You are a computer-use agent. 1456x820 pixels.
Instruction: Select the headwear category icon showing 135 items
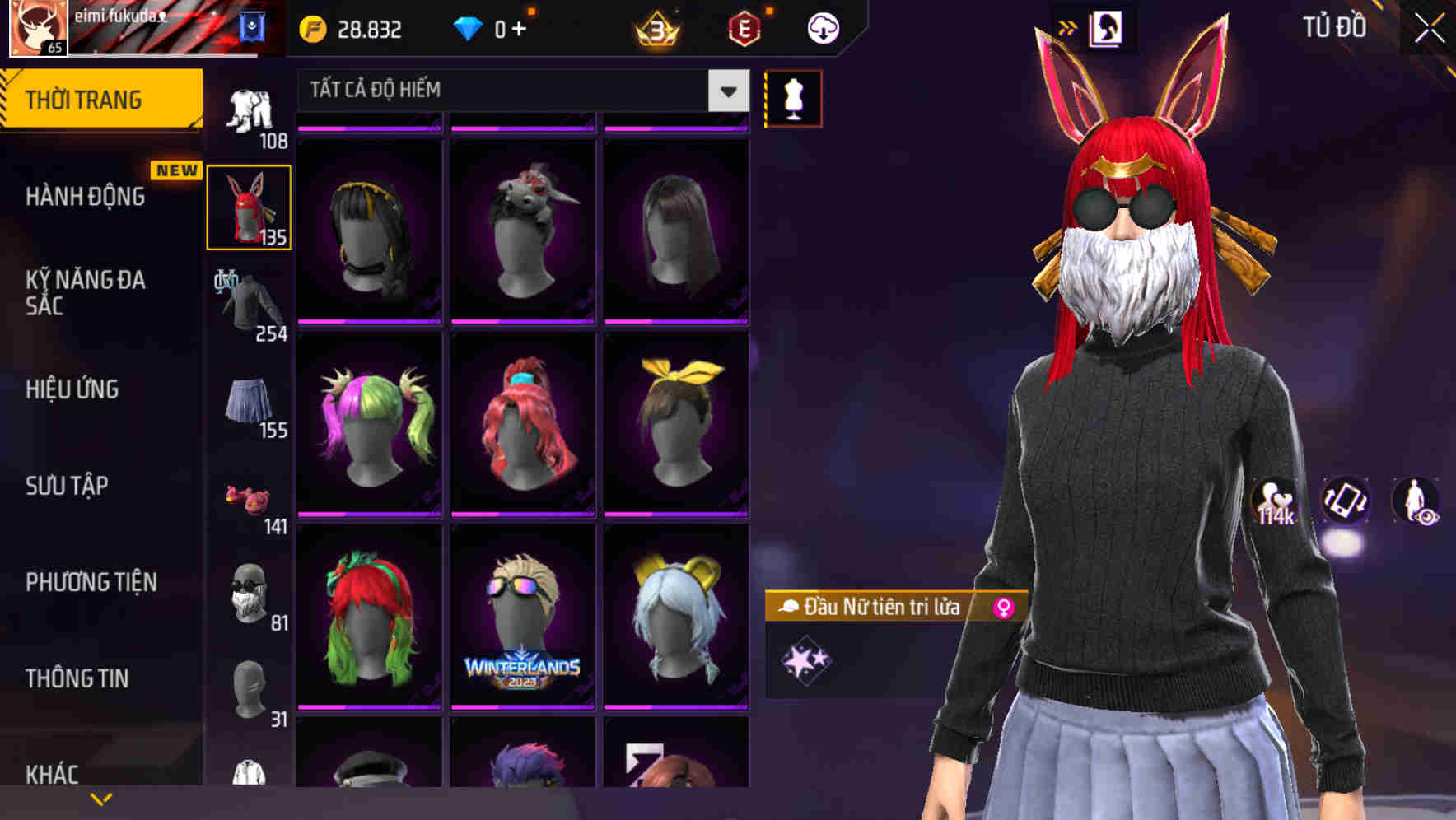[248, 206]
